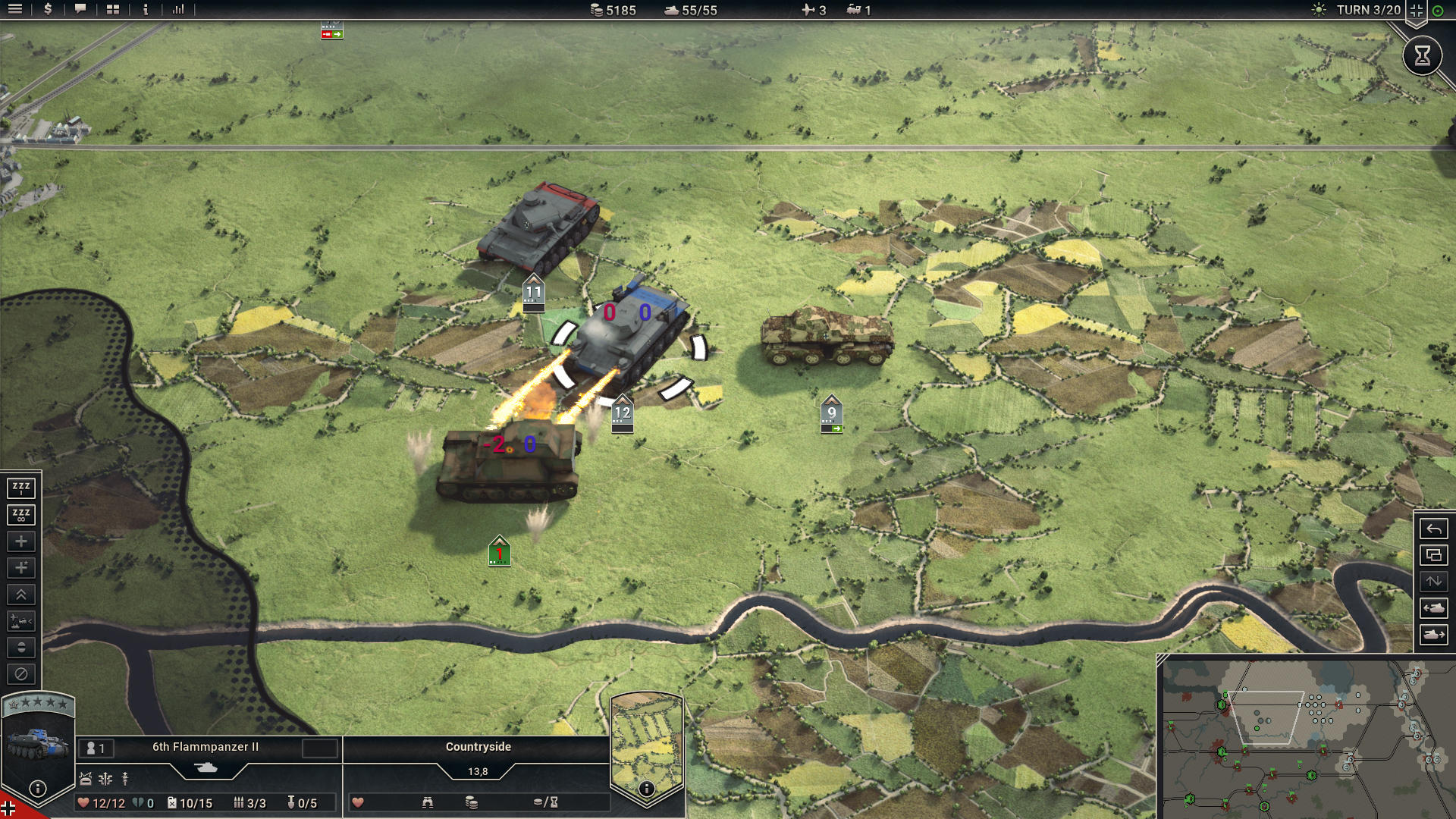Open the unit overview grid panel
This screenshot has height=819, width=1456.
[x=112, y=11]
